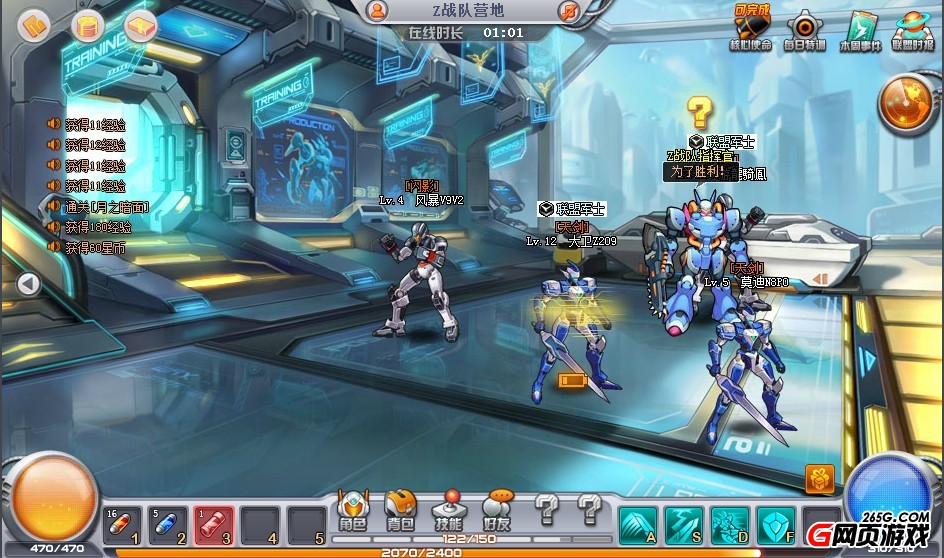944x558 pixels.
Task: Open the 好友 friends list
Action: tap(496, 510)
